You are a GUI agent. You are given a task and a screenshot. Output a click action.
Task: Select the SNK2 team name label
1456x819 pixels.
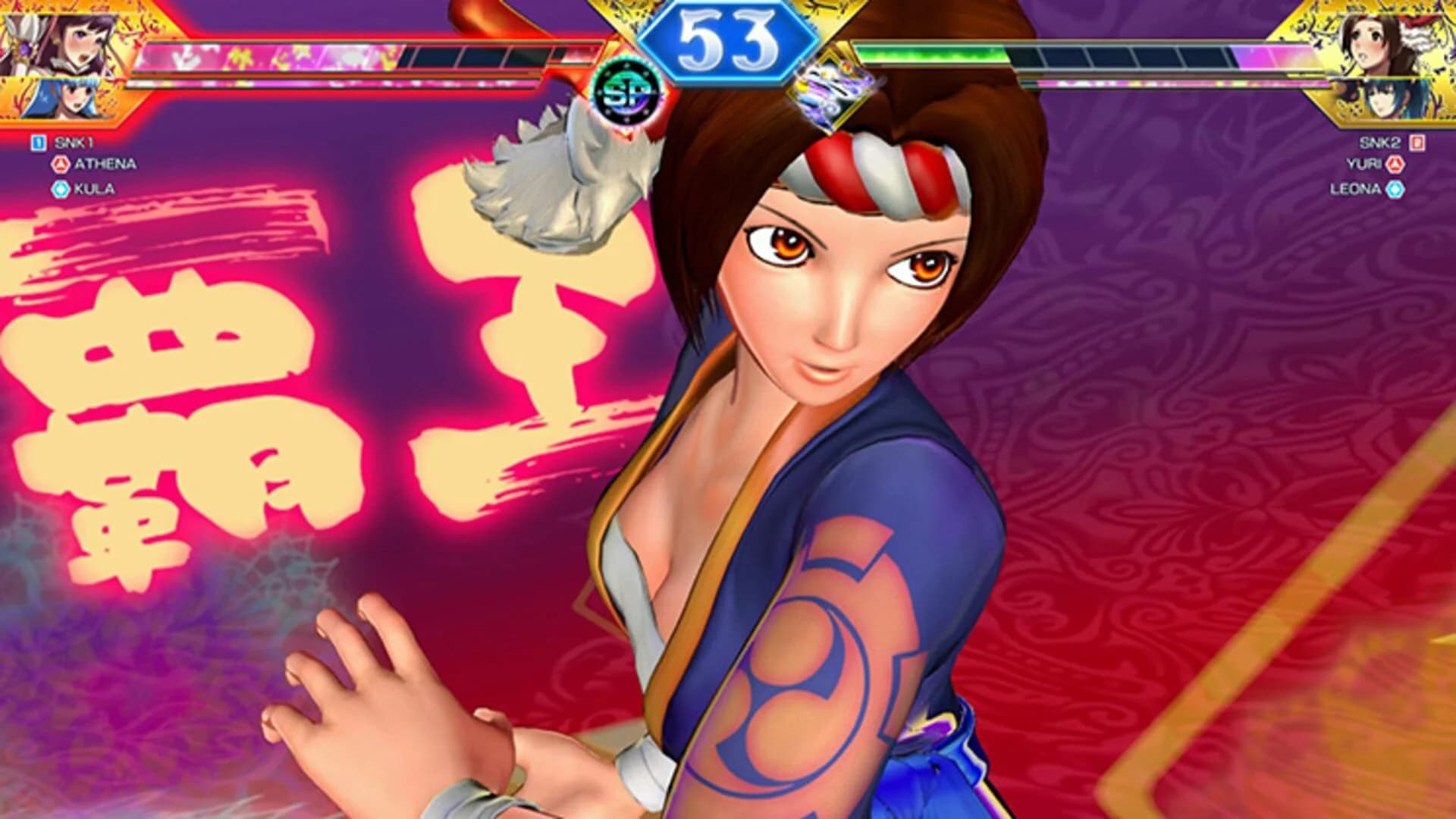coord(1380,143)
